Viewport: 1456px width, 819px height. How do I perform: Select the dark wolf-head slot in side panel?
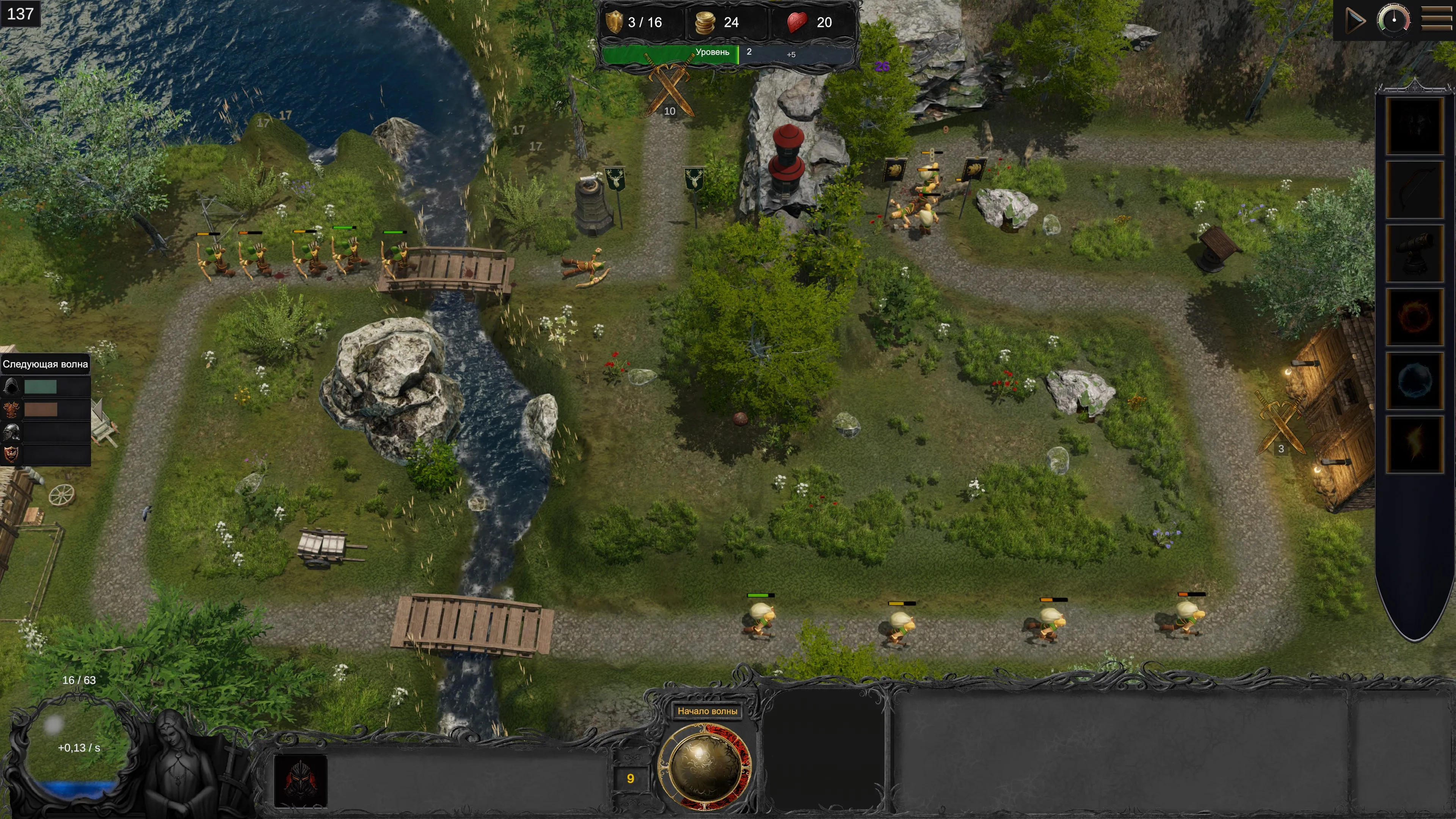1415,126
